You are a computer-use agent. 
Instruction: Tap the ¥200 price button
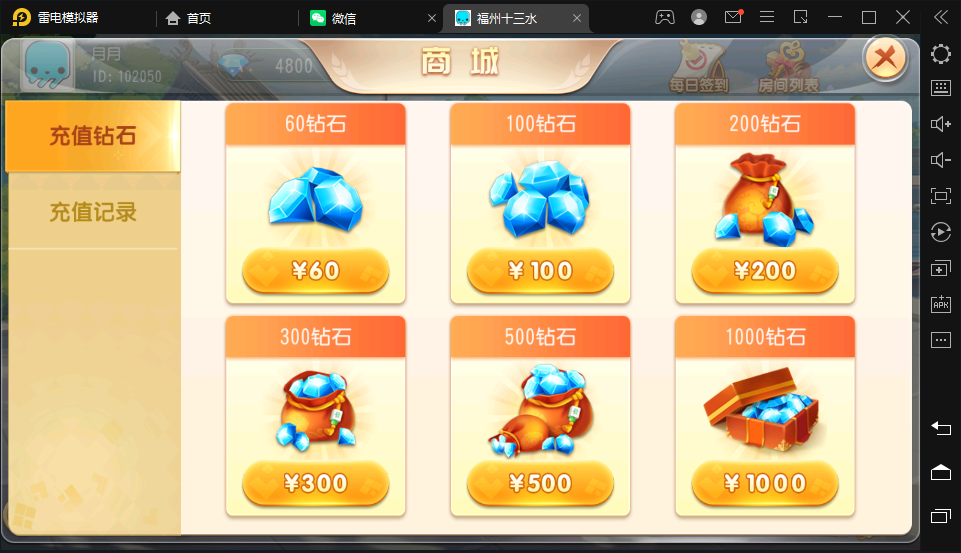765,270
